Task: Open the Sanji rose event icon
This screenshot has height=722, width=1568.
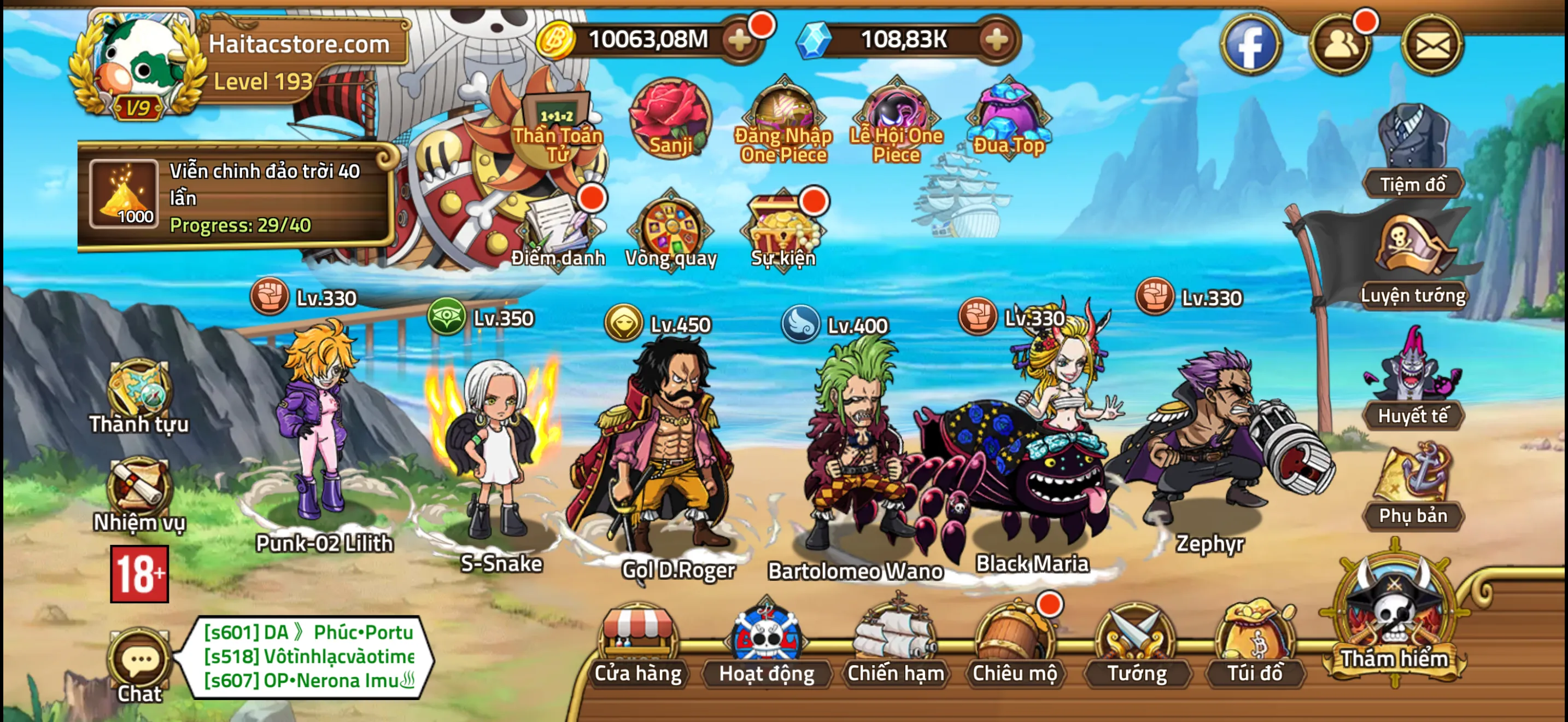Action: (x=670, y=117)
